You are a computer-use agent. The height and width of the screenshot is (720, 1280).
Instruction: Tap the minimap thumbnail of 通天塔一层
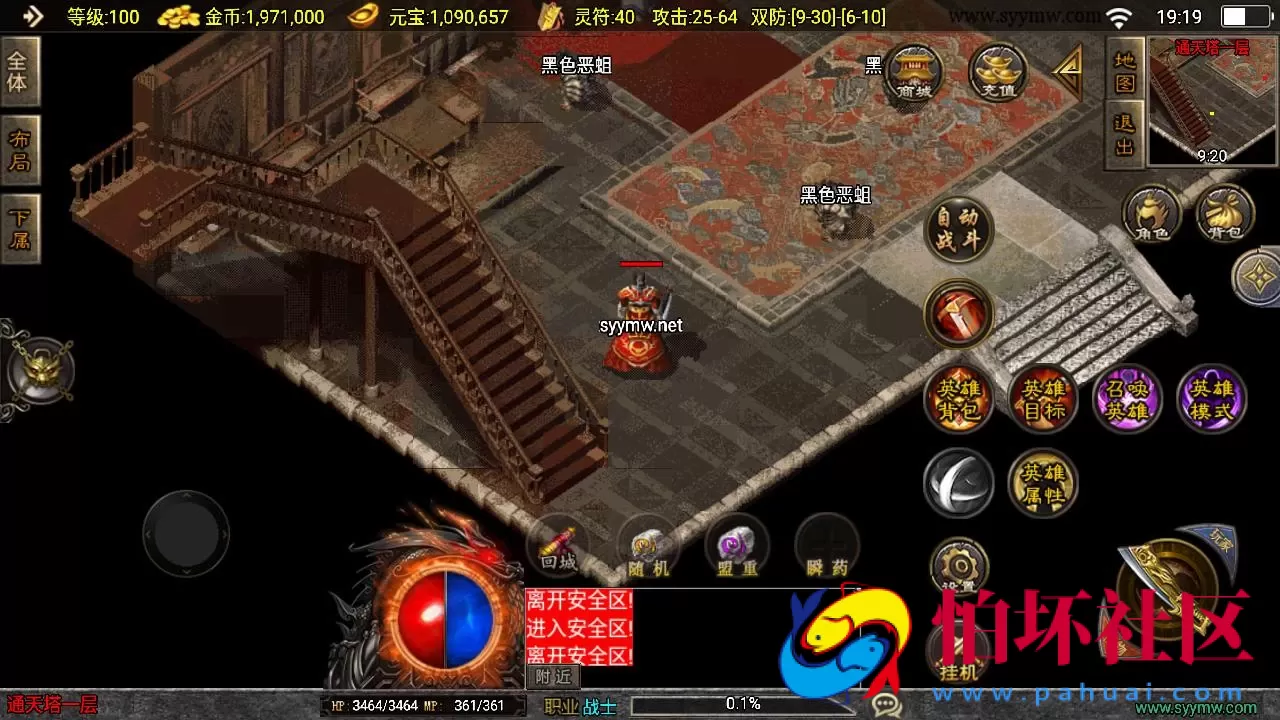tap(1210, 100)
